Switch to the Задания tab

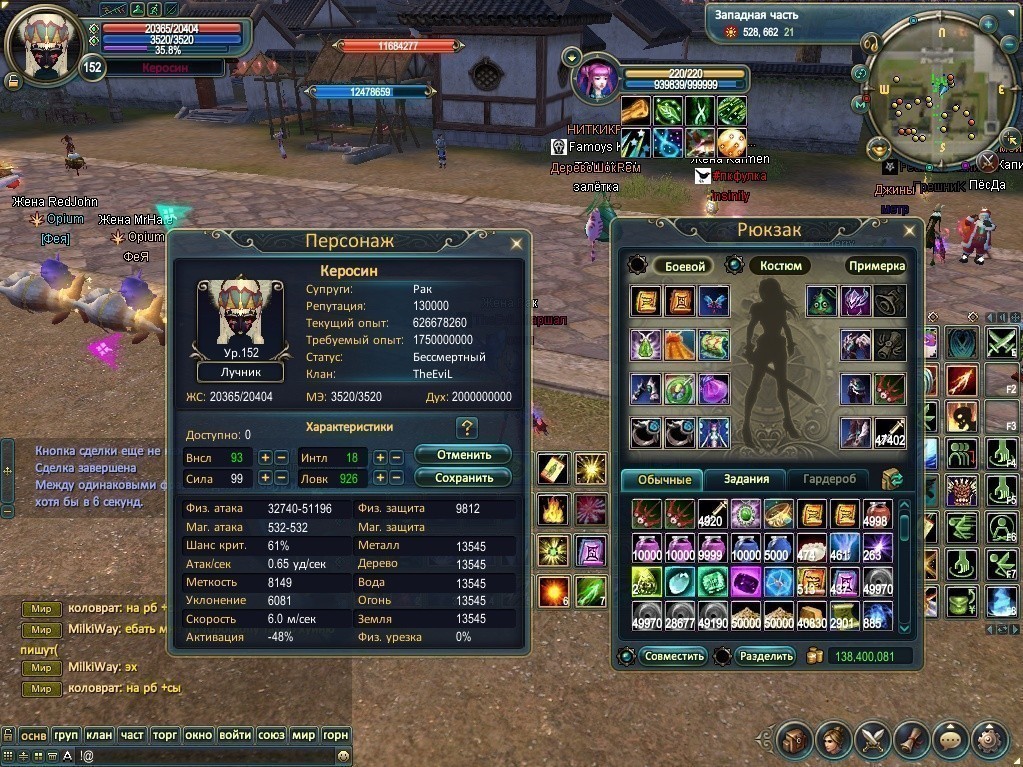click(x=746, y=479)
